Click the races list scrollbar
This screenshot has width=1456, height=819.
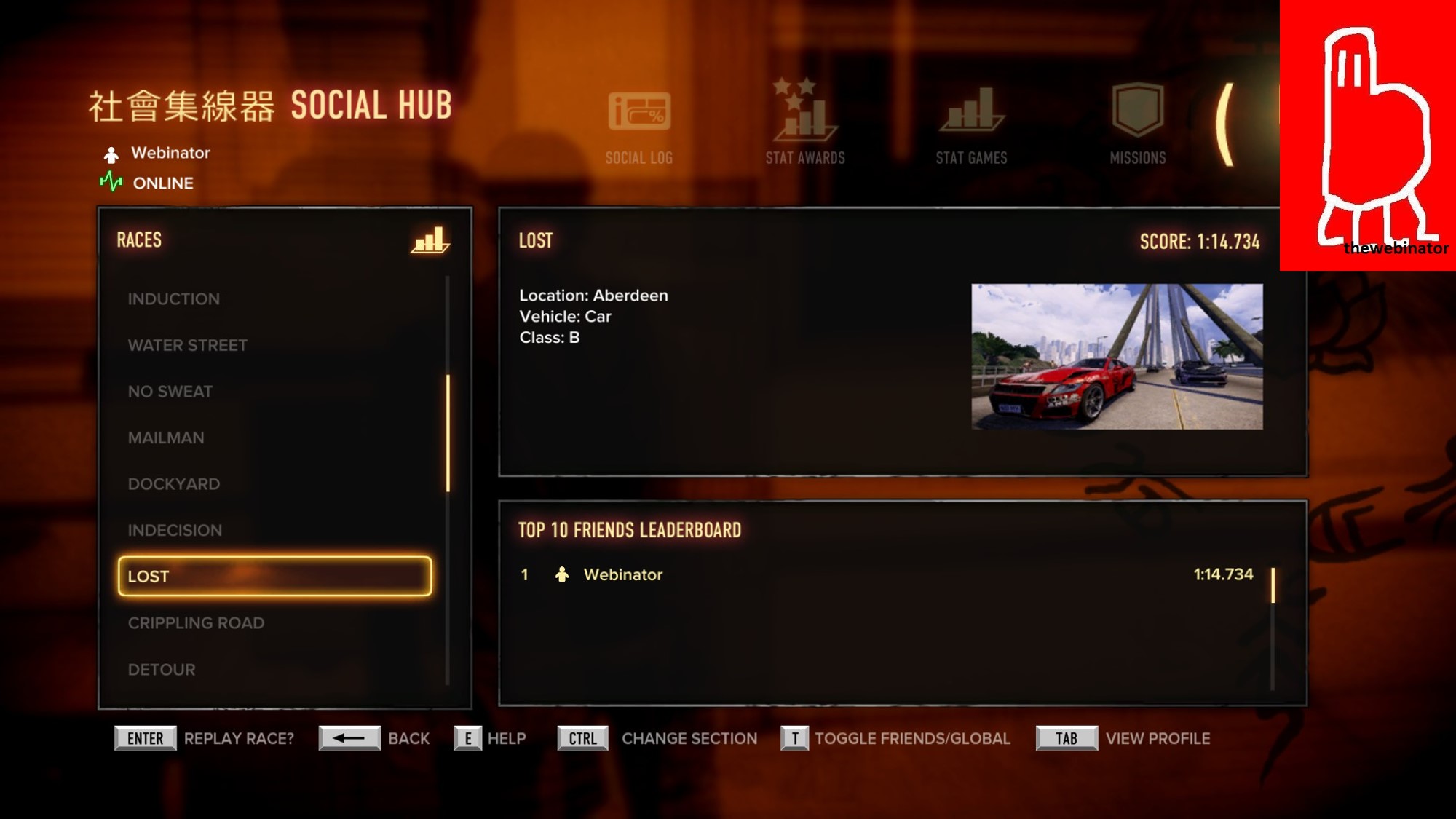pos(448,433)
